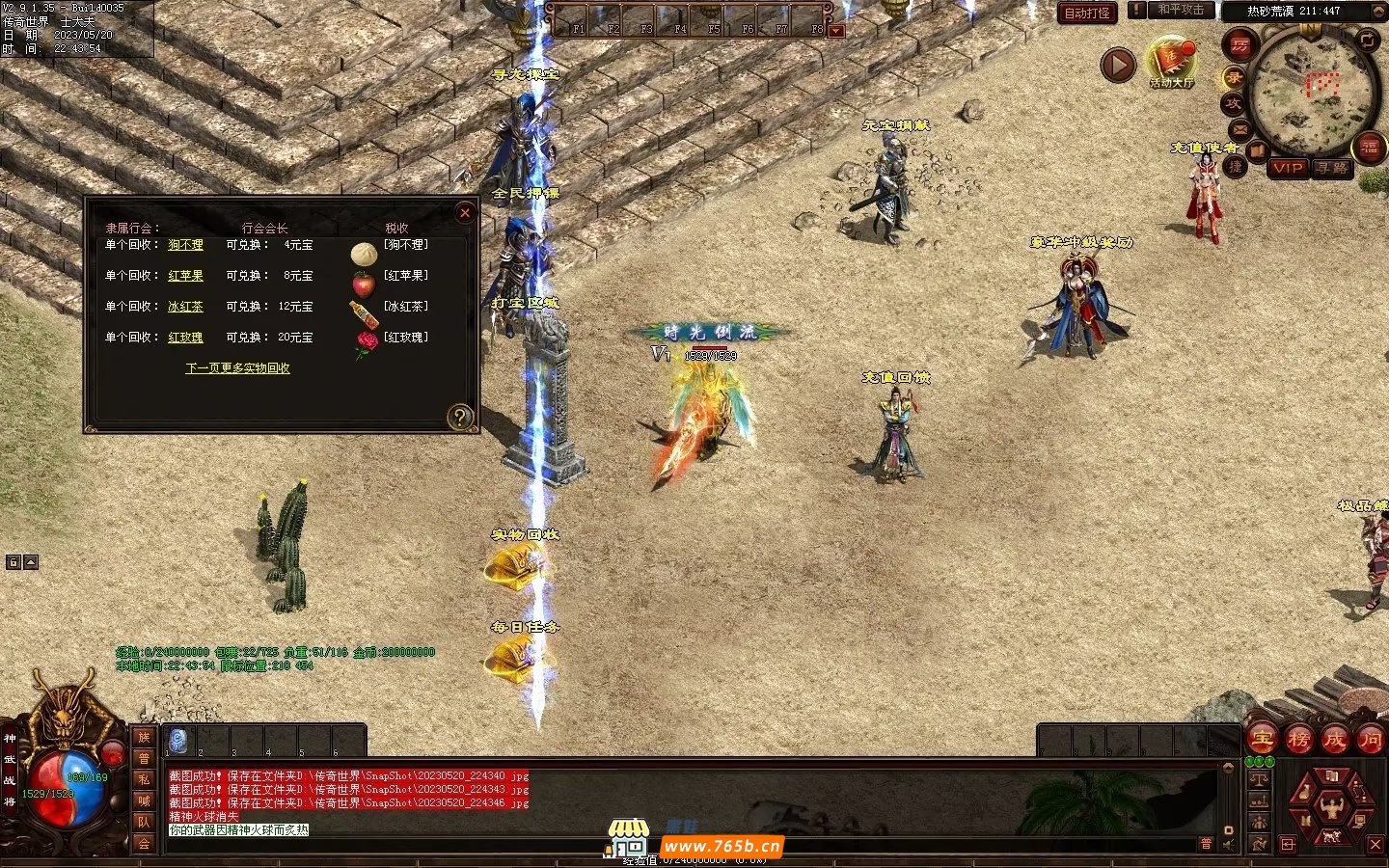1389x868 pixels.
Task: Open next page of recyclable items
Action: coord(237,368)
